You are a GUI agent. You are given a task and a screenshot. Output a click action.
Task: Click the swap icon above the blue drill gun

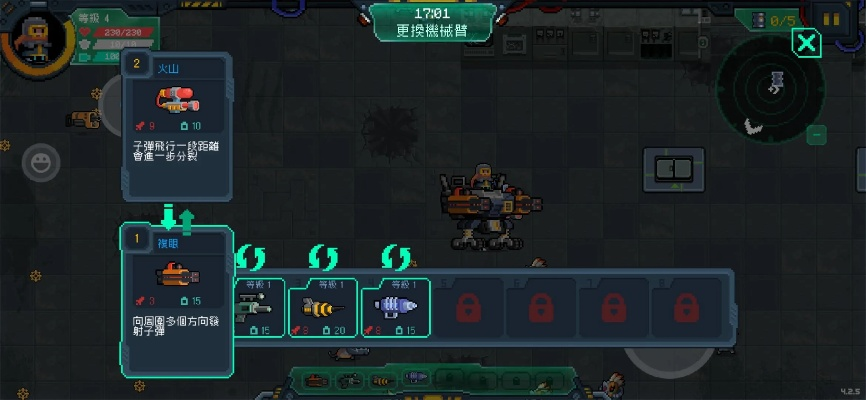pyautogui.click(x=396, y=258)
